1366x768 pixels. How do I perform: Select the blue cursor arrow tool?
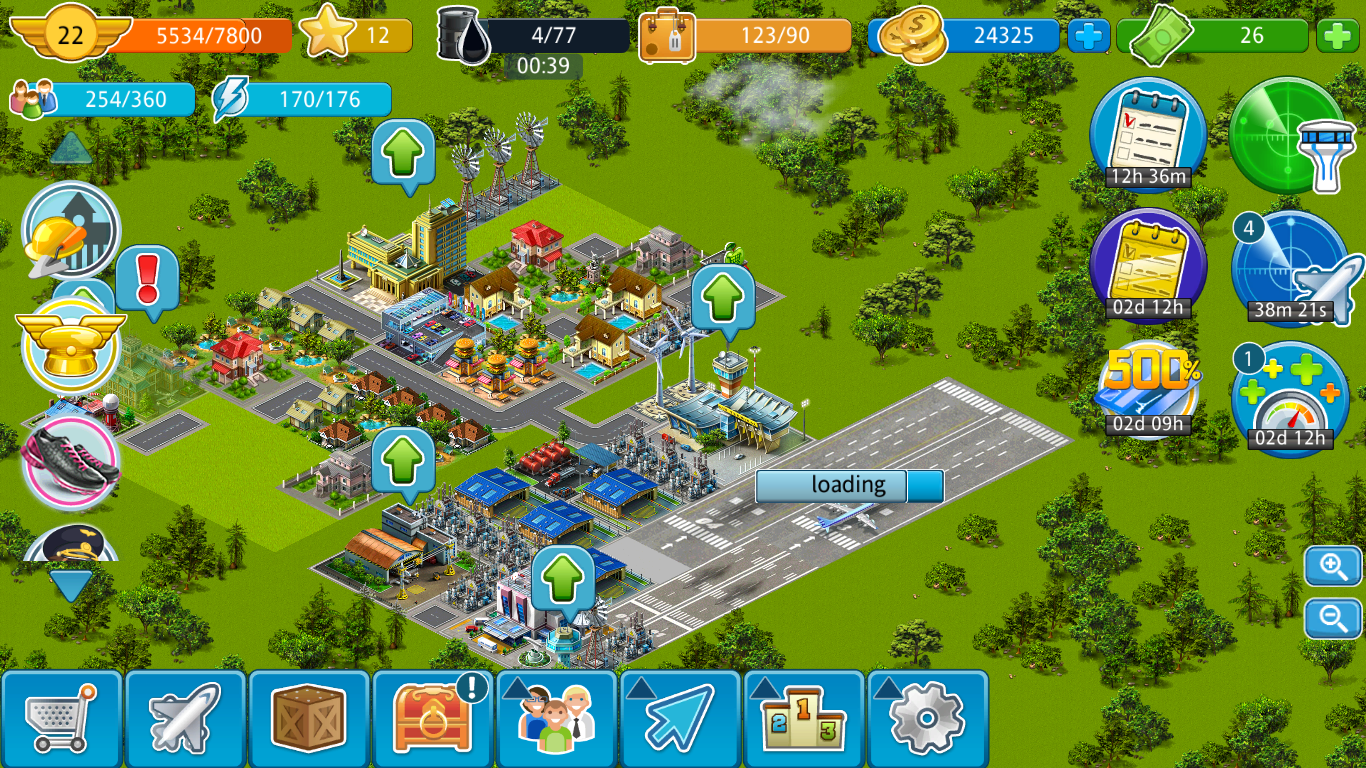pyautogui.click(x=680, y=718)
